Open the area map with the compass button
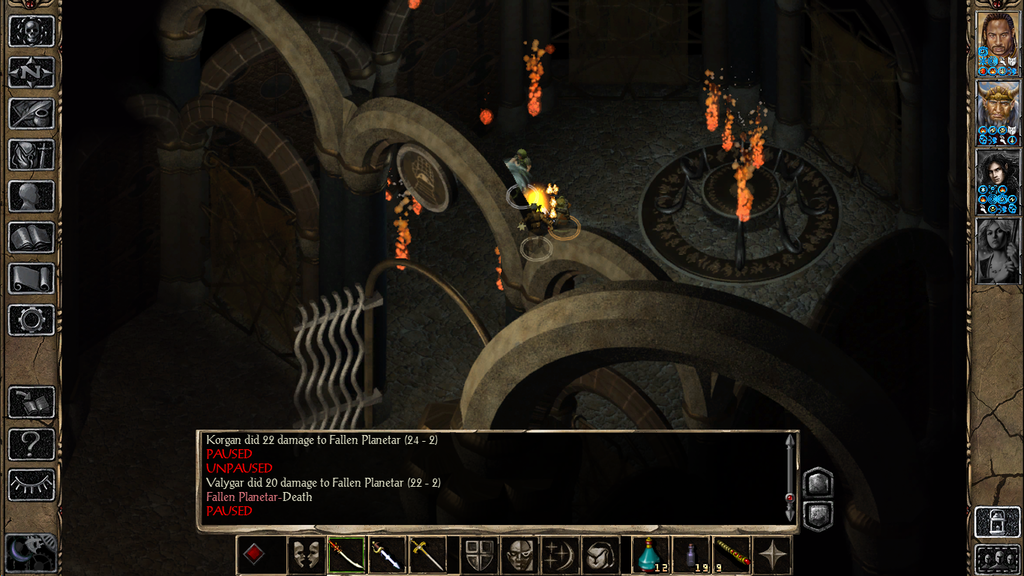The height and width of the screenshot is (576, 1024). (31, 72)
